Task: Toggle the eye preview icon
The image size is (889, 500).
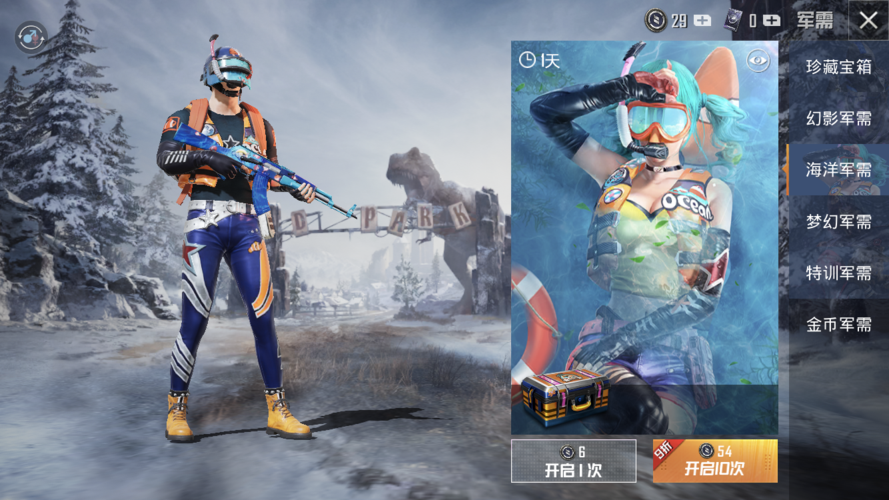Action: pyautogui.click(x=759, y=60)
